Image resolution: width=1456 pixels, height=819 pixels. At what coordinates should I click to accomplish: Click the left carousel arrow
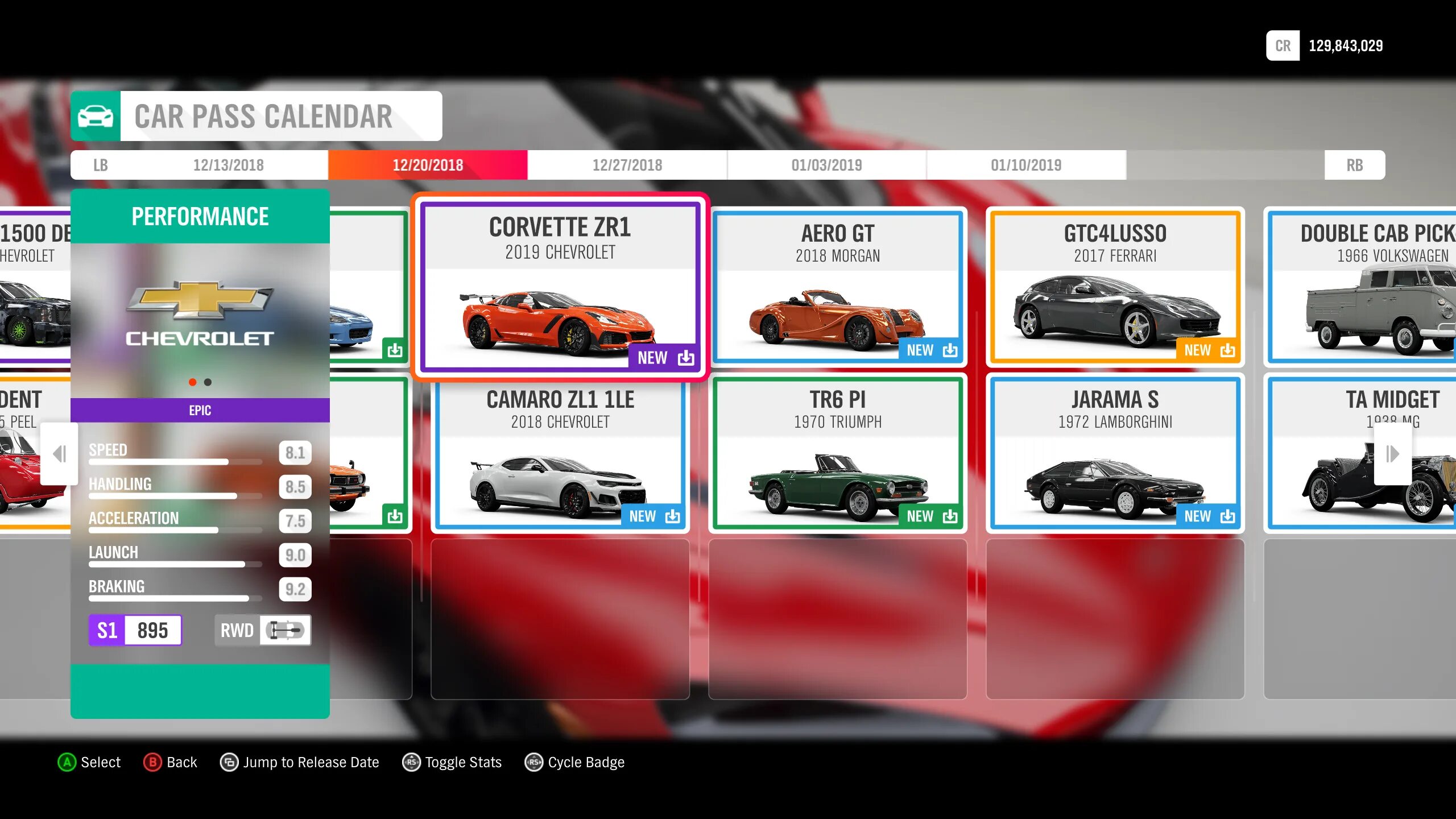pos(59,454)
